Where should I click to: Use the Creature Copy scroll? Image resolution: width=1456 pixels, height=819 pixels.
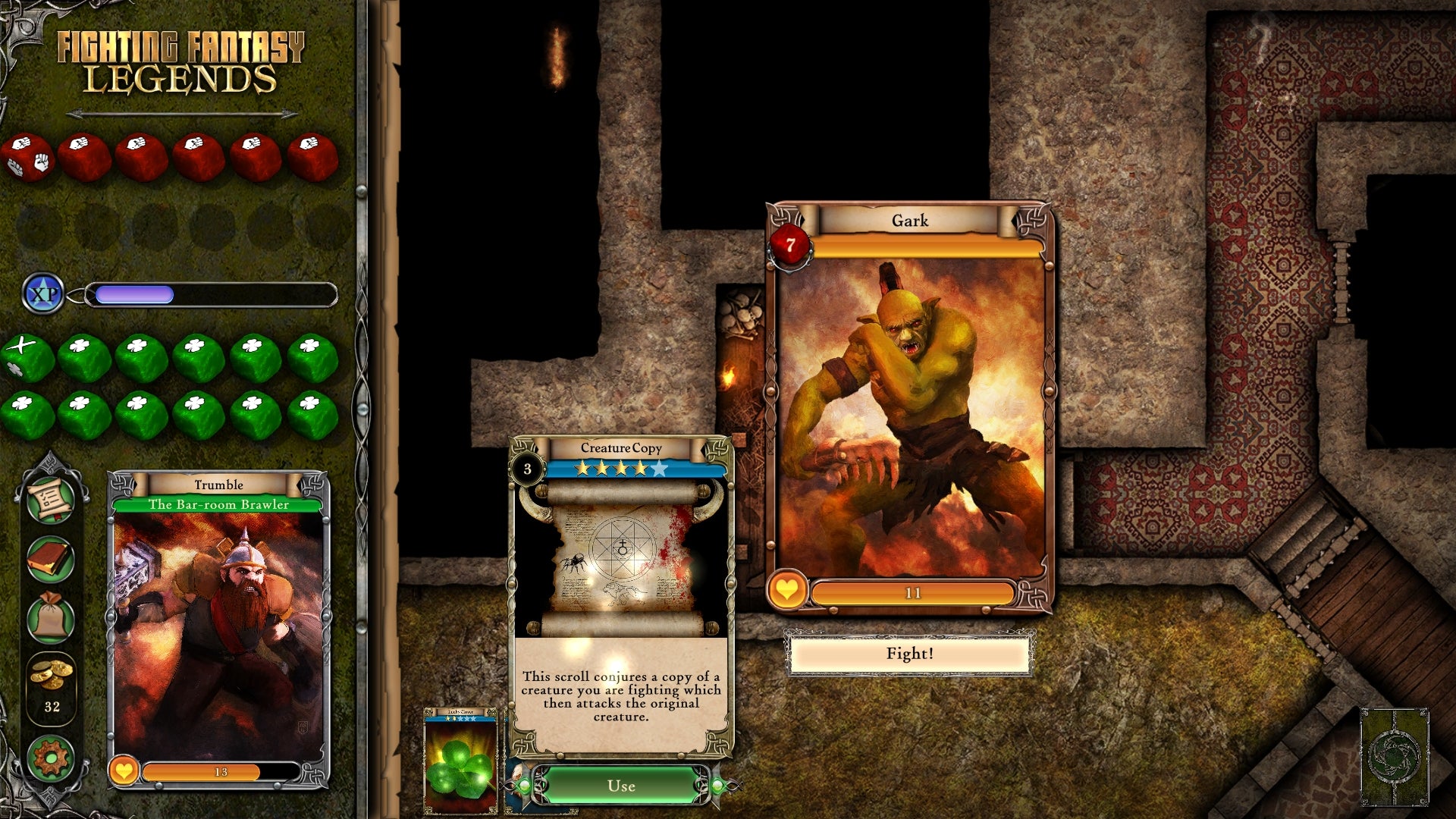coord(621,786)
